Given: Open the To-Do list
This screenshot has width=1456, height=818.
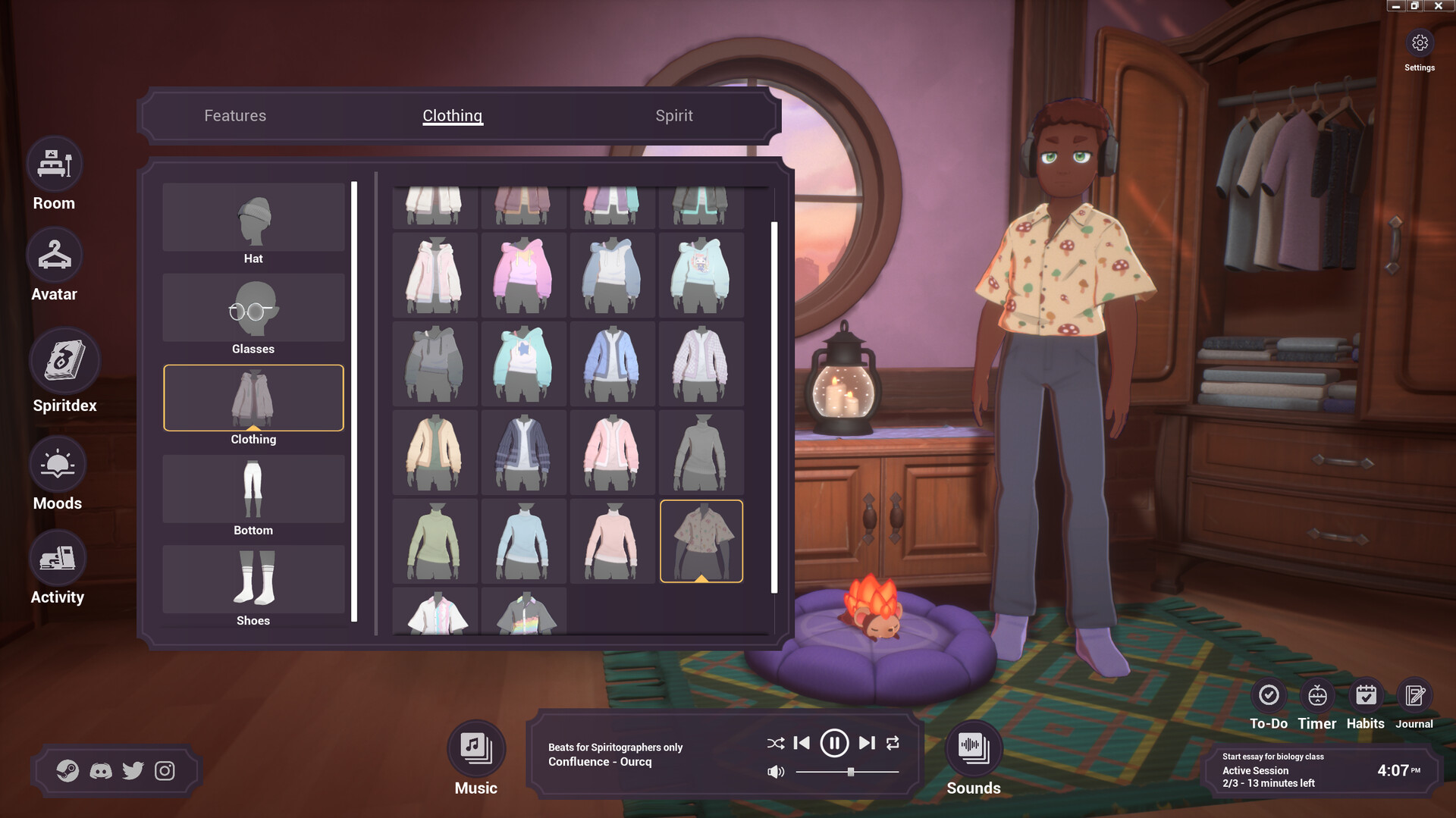Looking at the screenshot, I should coord(1269,694).
